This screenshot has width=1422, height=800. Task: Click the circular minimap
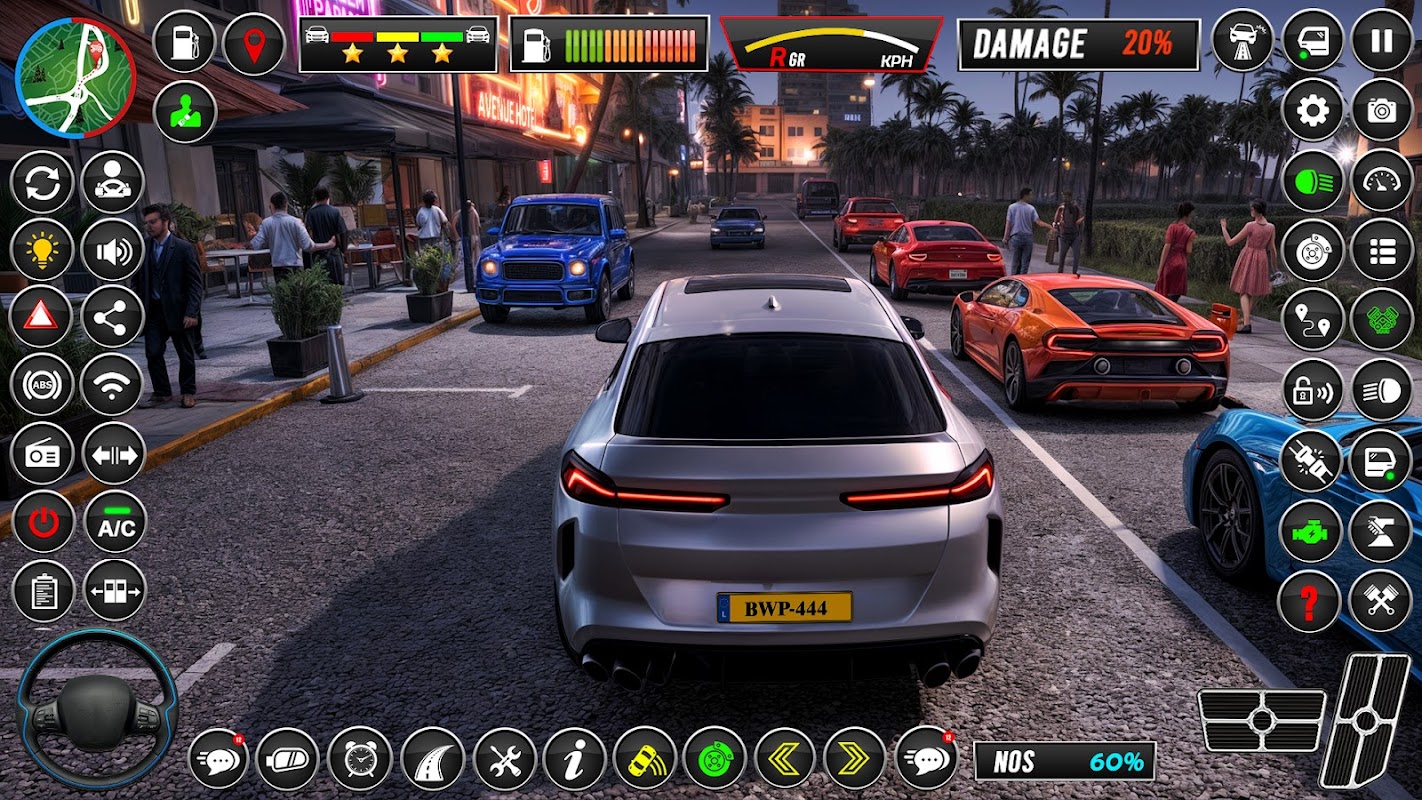pos(76,77)
